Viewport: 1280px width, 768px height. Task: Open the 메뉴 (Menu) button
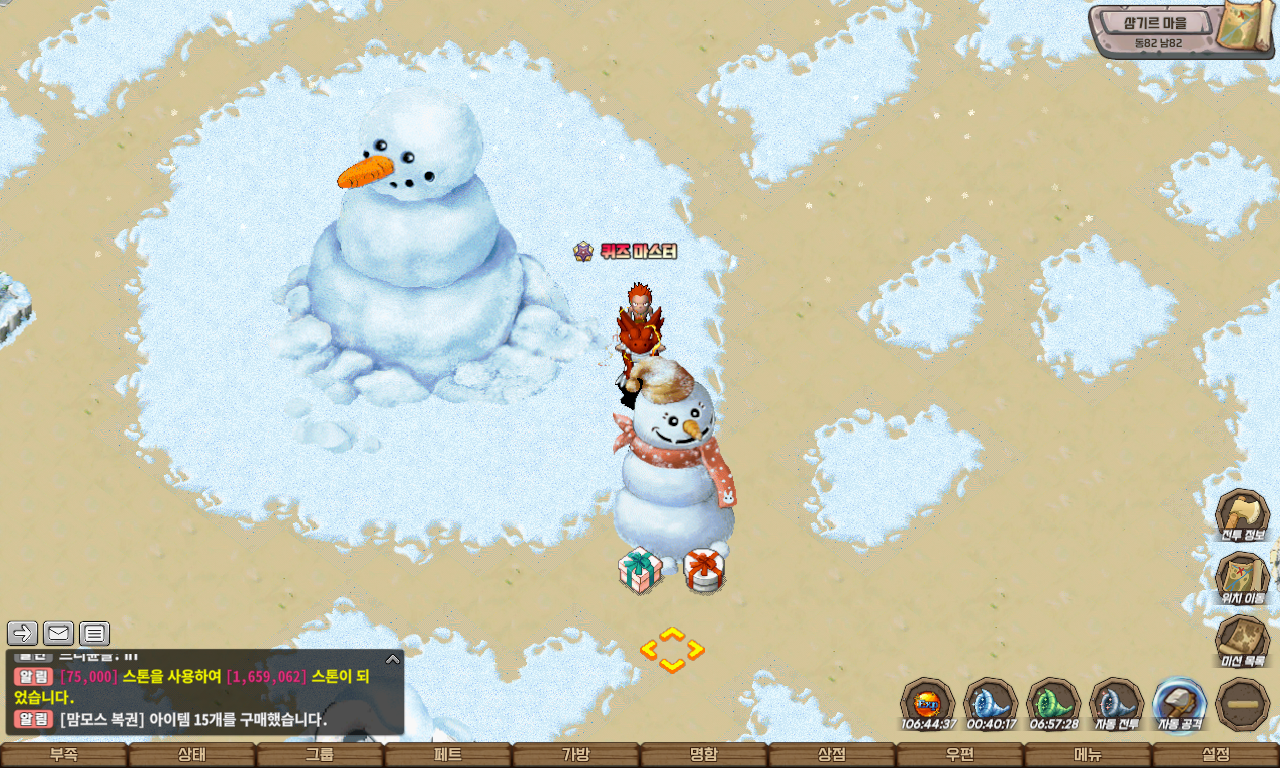1088,755
